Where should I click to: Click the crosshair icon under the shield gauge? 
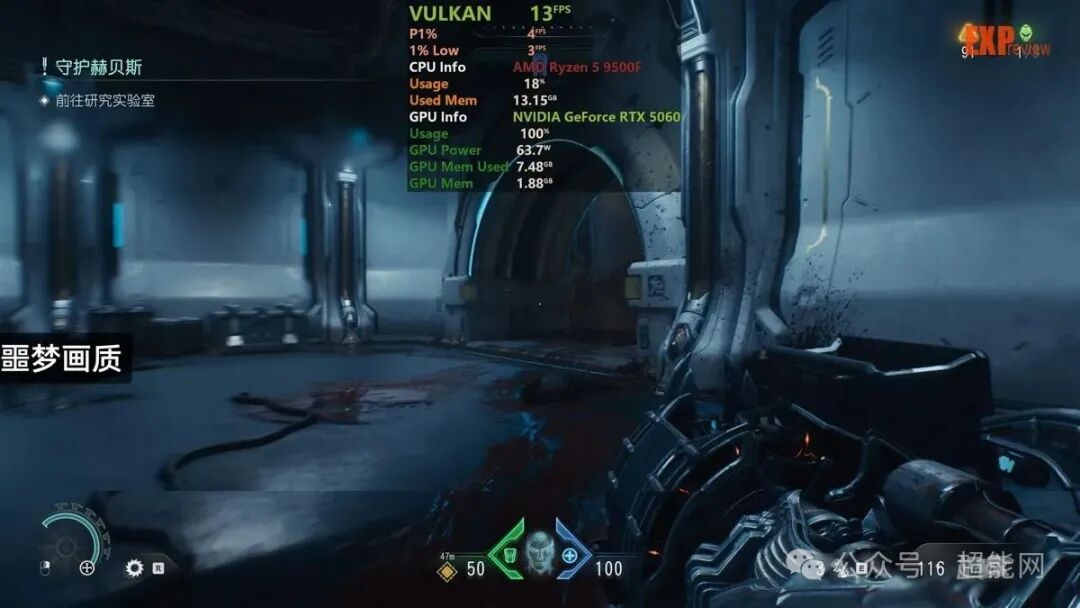click(x=87, y=568)
